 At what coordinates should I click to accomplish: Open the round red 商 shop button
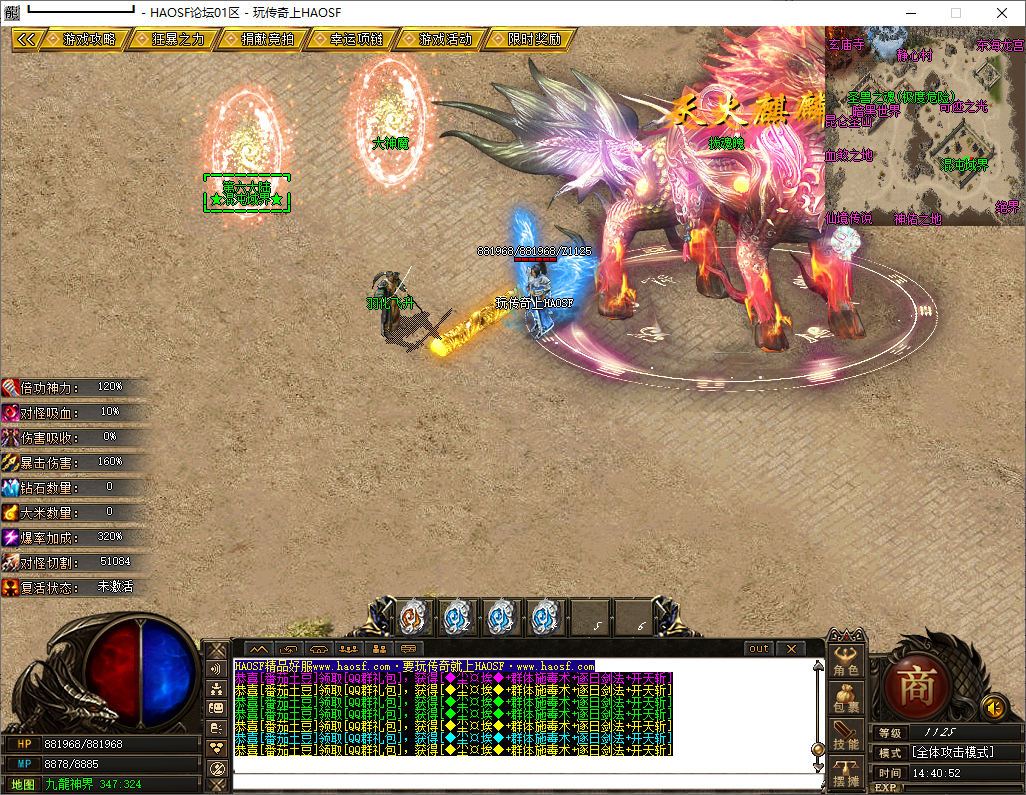pyautogui.click(x=915, y=683)
